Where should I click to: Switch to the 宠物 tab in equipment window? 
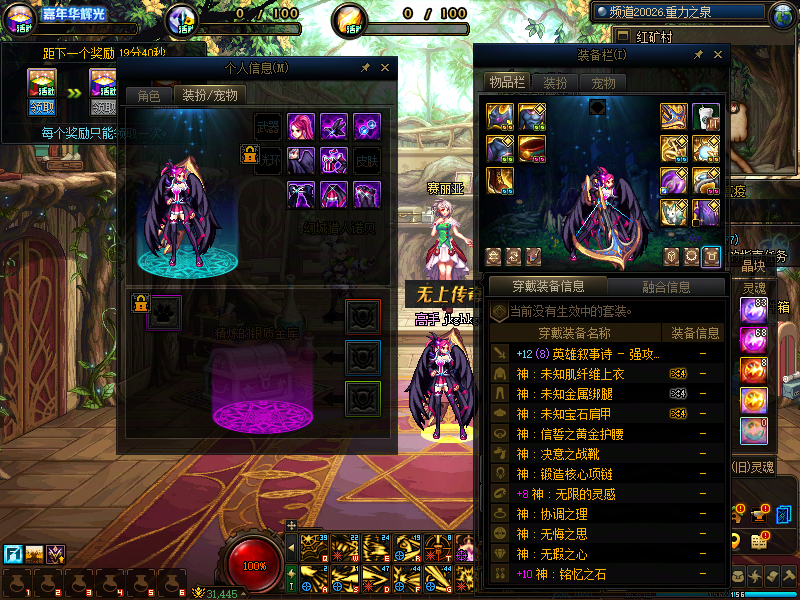(603, 82)
